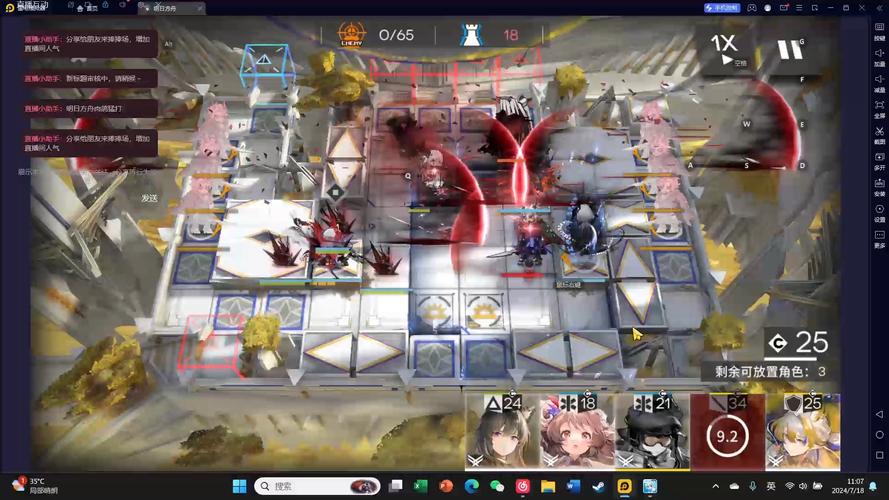Open the emulator 设置 settings in sidebar
889x500 pixels.
(879, 212)
